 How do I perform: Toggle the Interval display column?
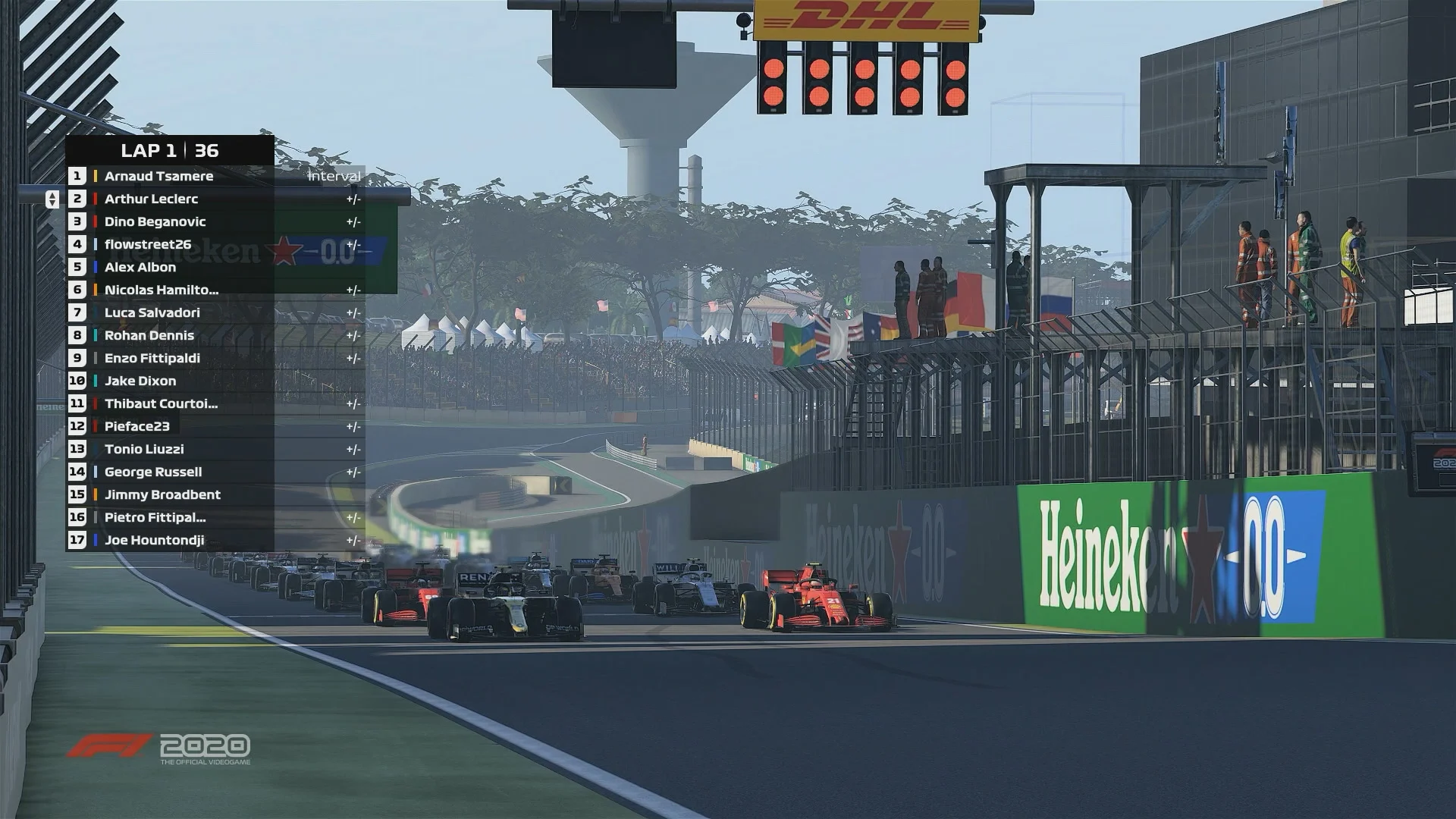point(334,176)
